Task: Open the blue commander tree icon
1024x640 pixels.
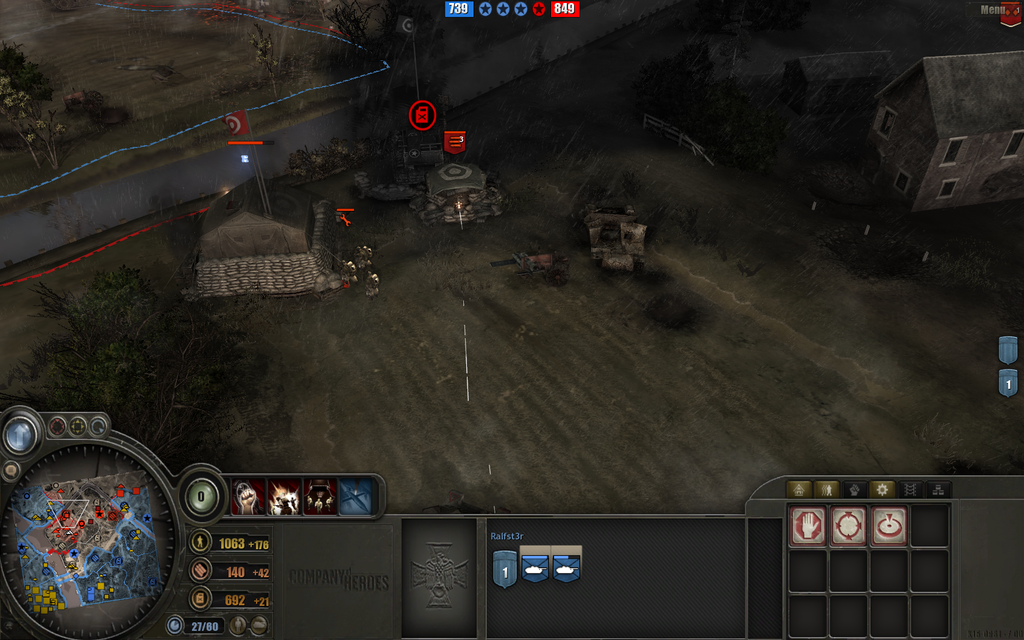Action: point(357,497)
